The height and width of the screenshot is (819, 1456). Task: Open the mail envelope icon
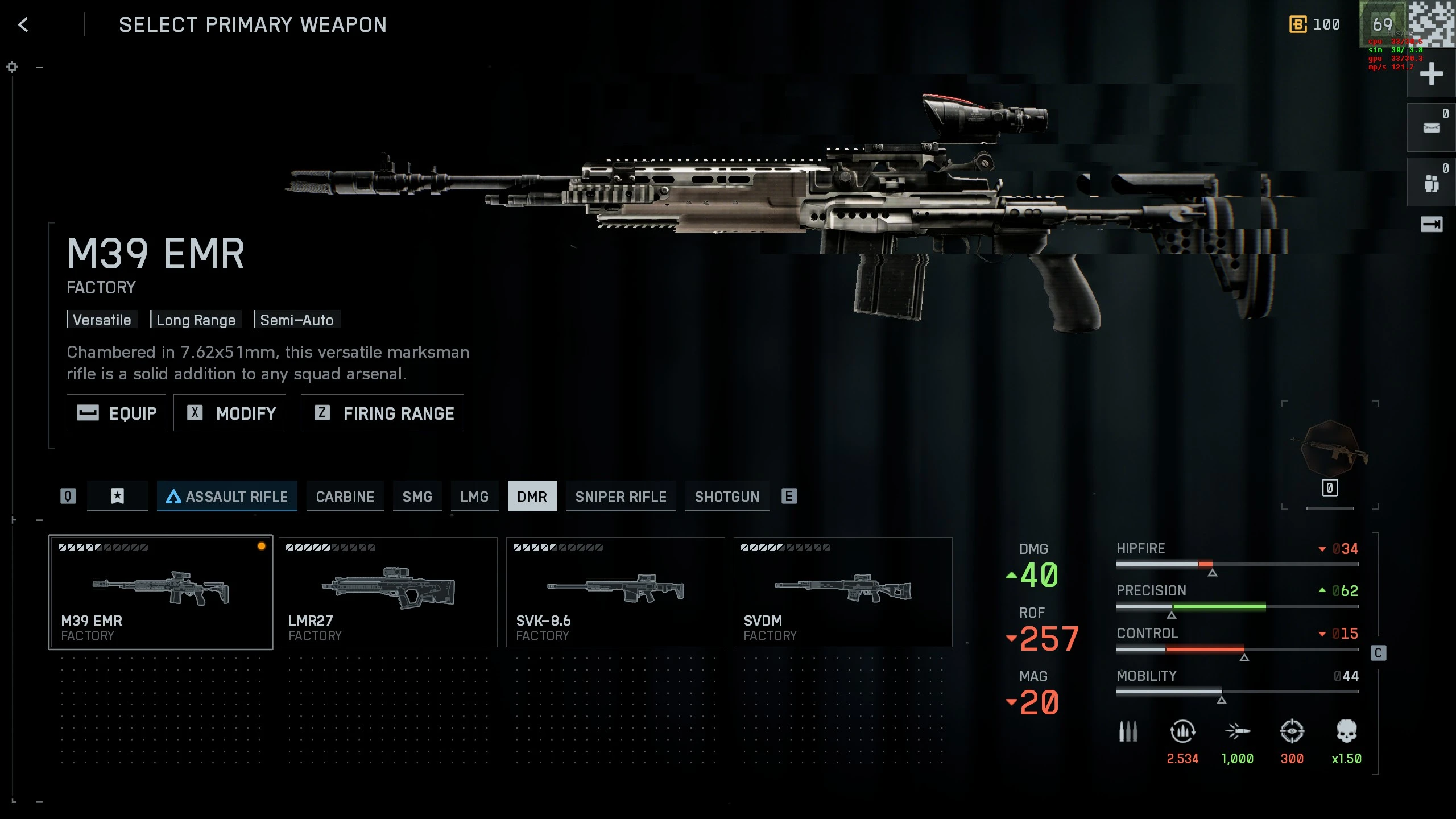[x=1431, y=128]
